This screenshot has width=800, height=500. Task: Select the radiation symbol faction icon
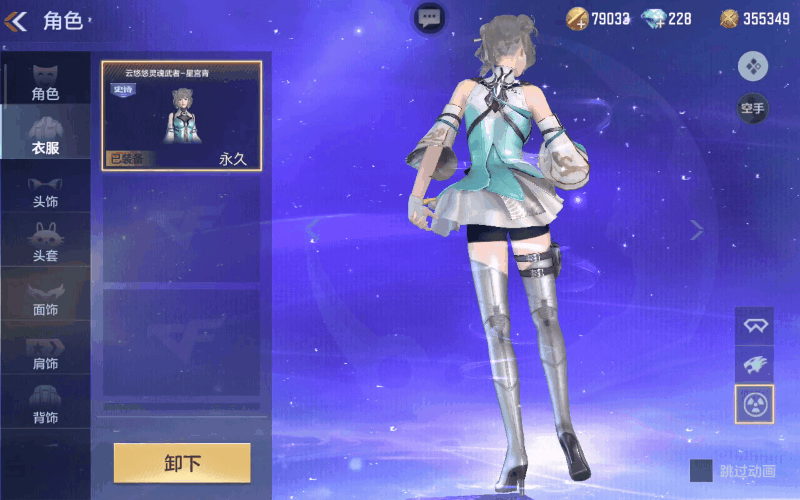pyautogui.click(x=754, y=404)
